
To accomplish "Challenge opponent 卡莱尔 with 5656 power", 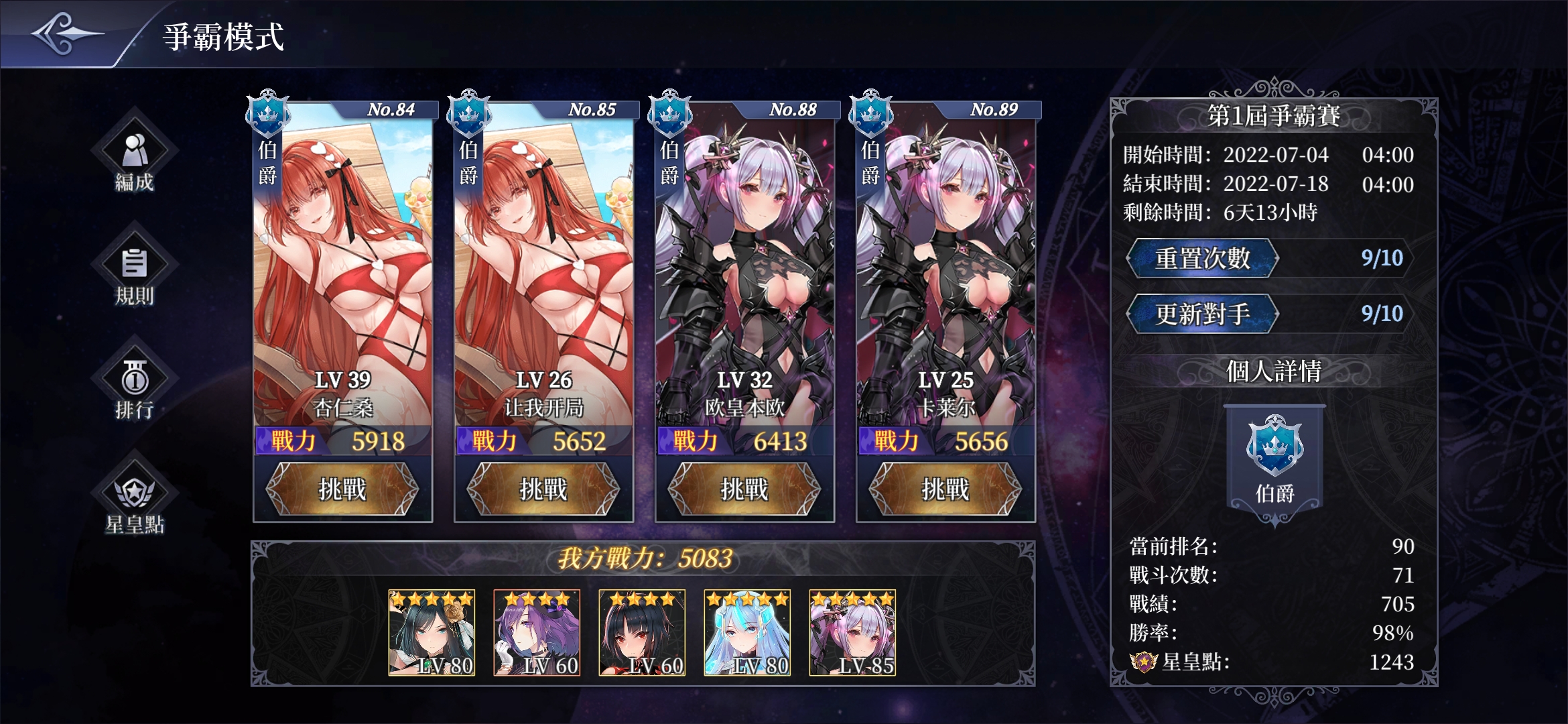I will tap(945, 489).
